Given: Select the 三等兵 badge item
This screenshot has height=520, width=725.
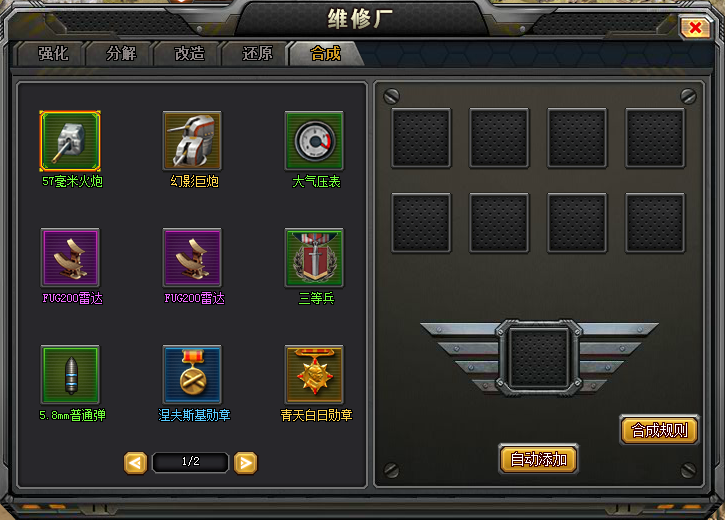Looking at the screenshot, I should click(315, 257).
